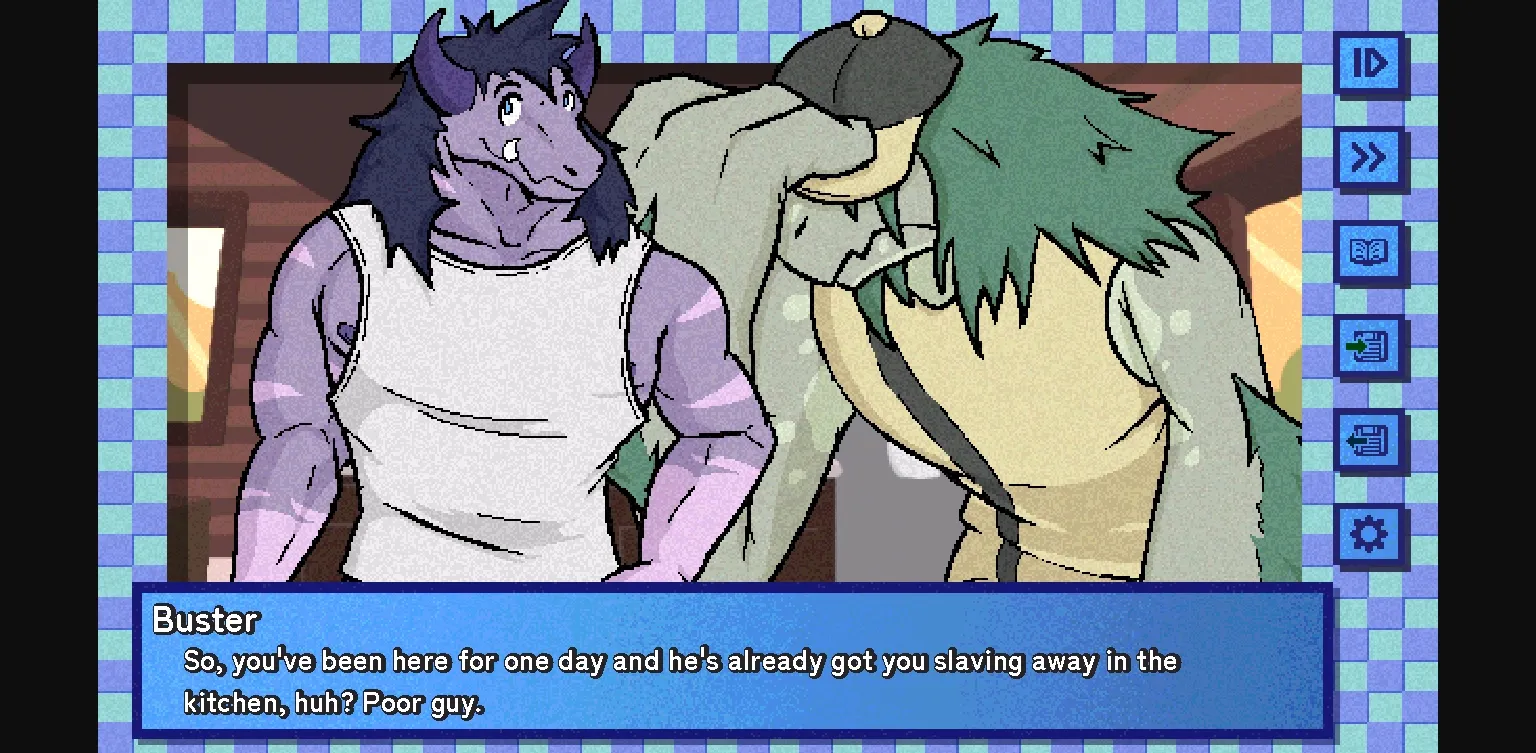
Task: Click the save icon with green arrow
Action: point(1370,345)
